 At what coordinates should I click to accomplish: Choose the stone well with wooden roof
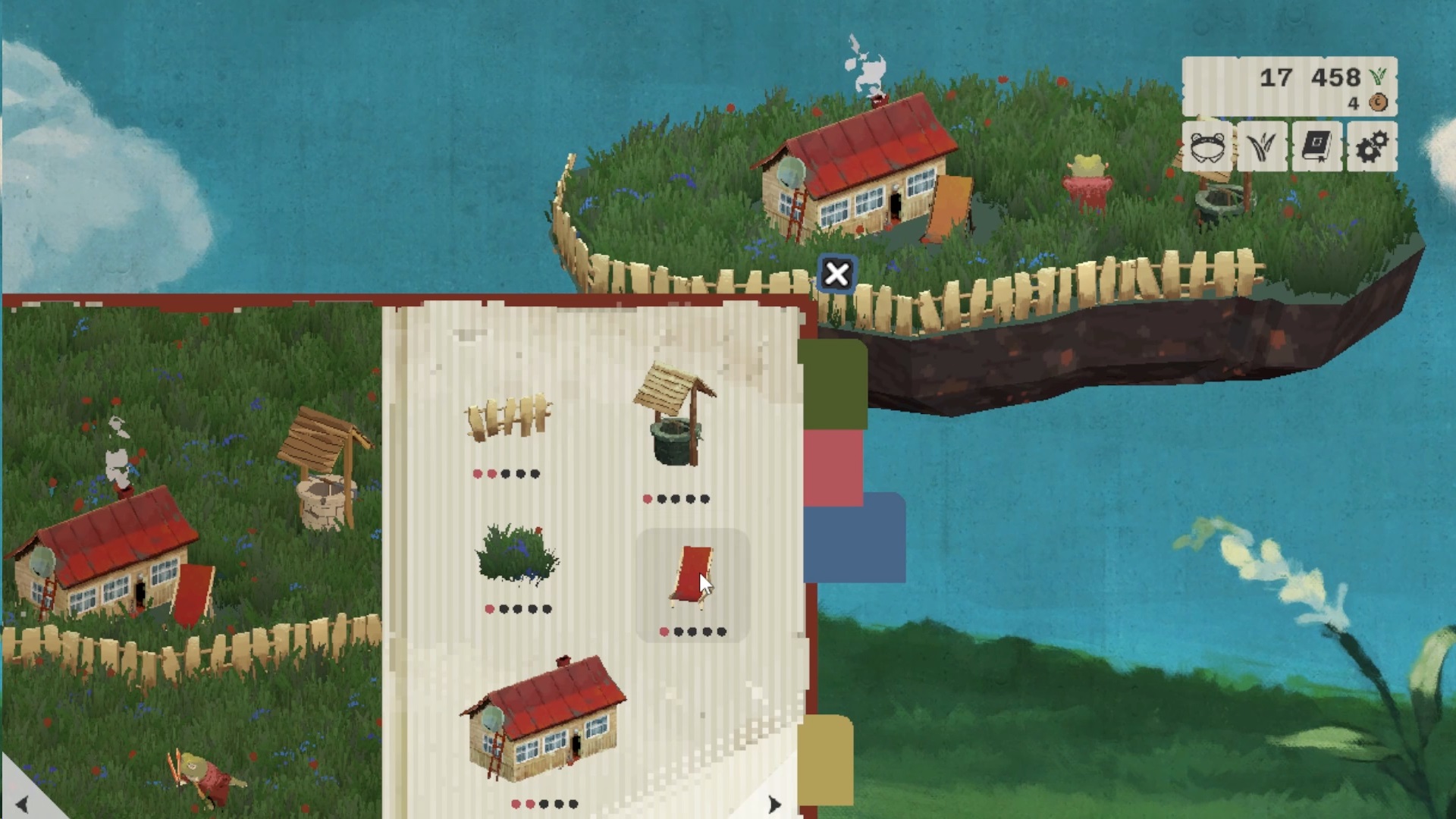point(673,416)
